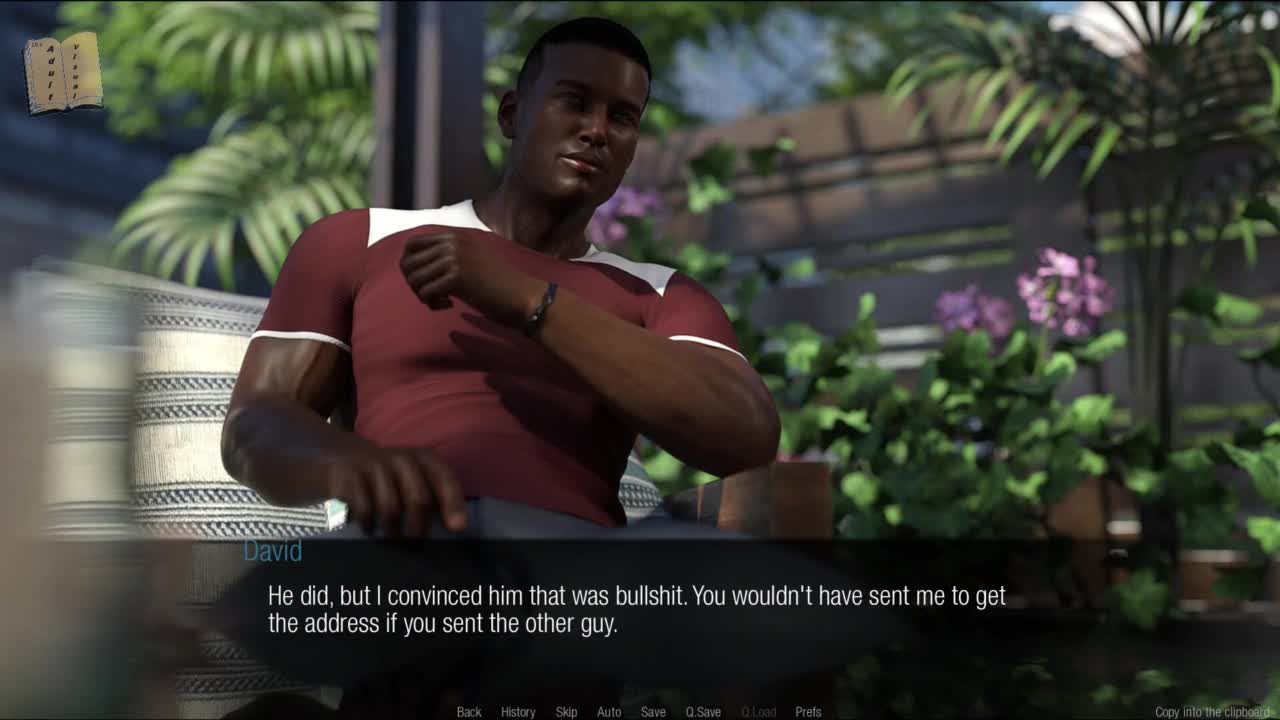Open the Save game screen

click(653, 712)
